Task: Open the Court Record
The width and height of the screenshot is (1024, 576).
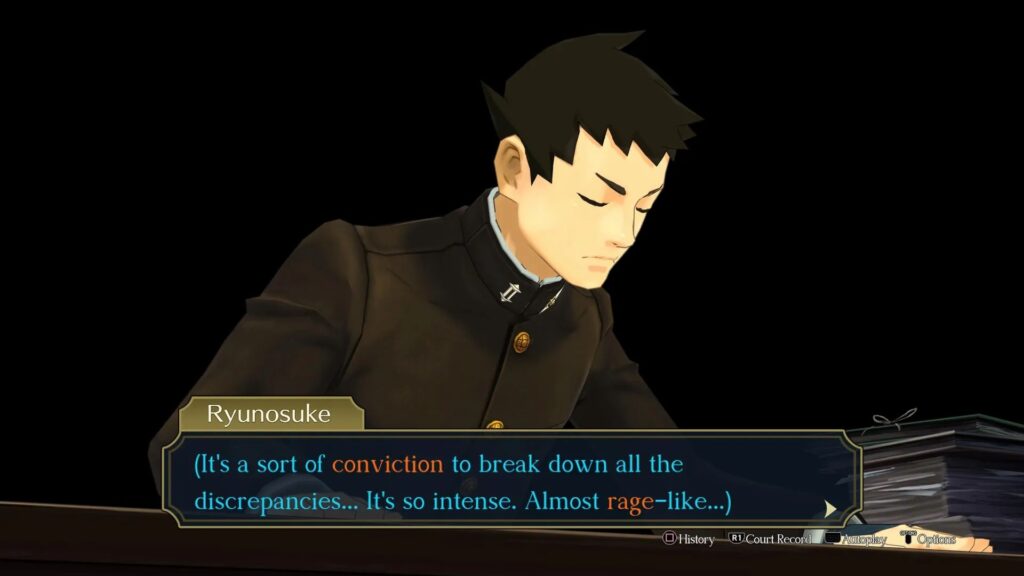Action: (768, 539)
